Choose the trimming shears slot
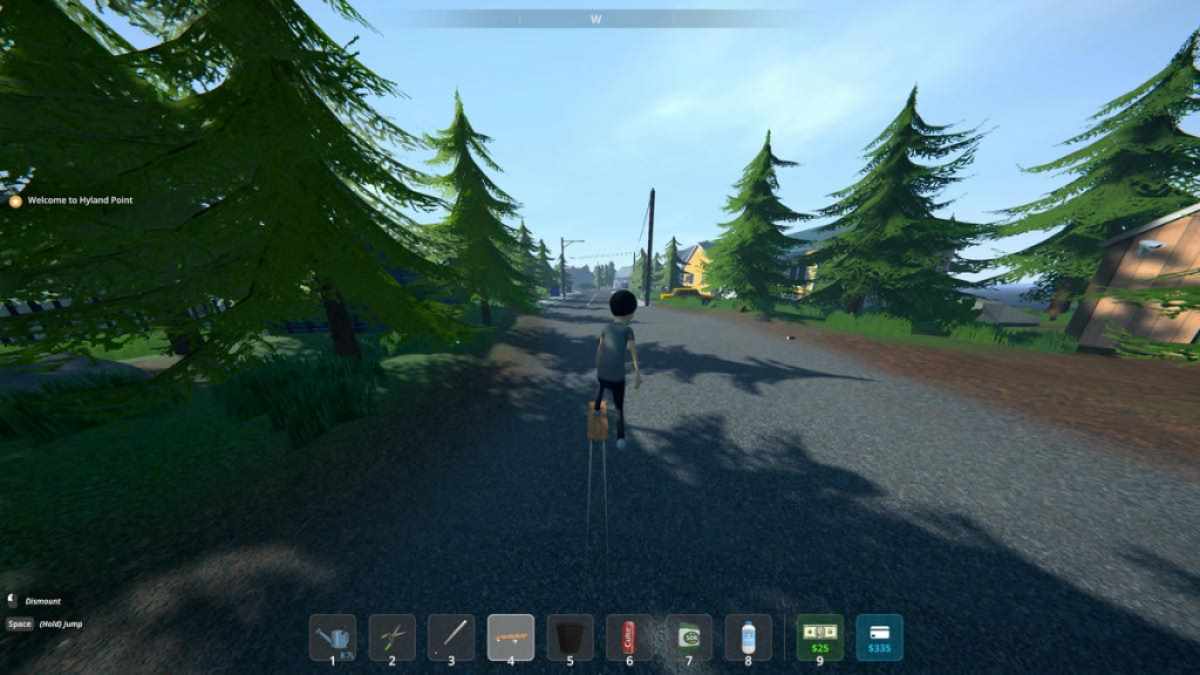 click(x=392, y=637)
